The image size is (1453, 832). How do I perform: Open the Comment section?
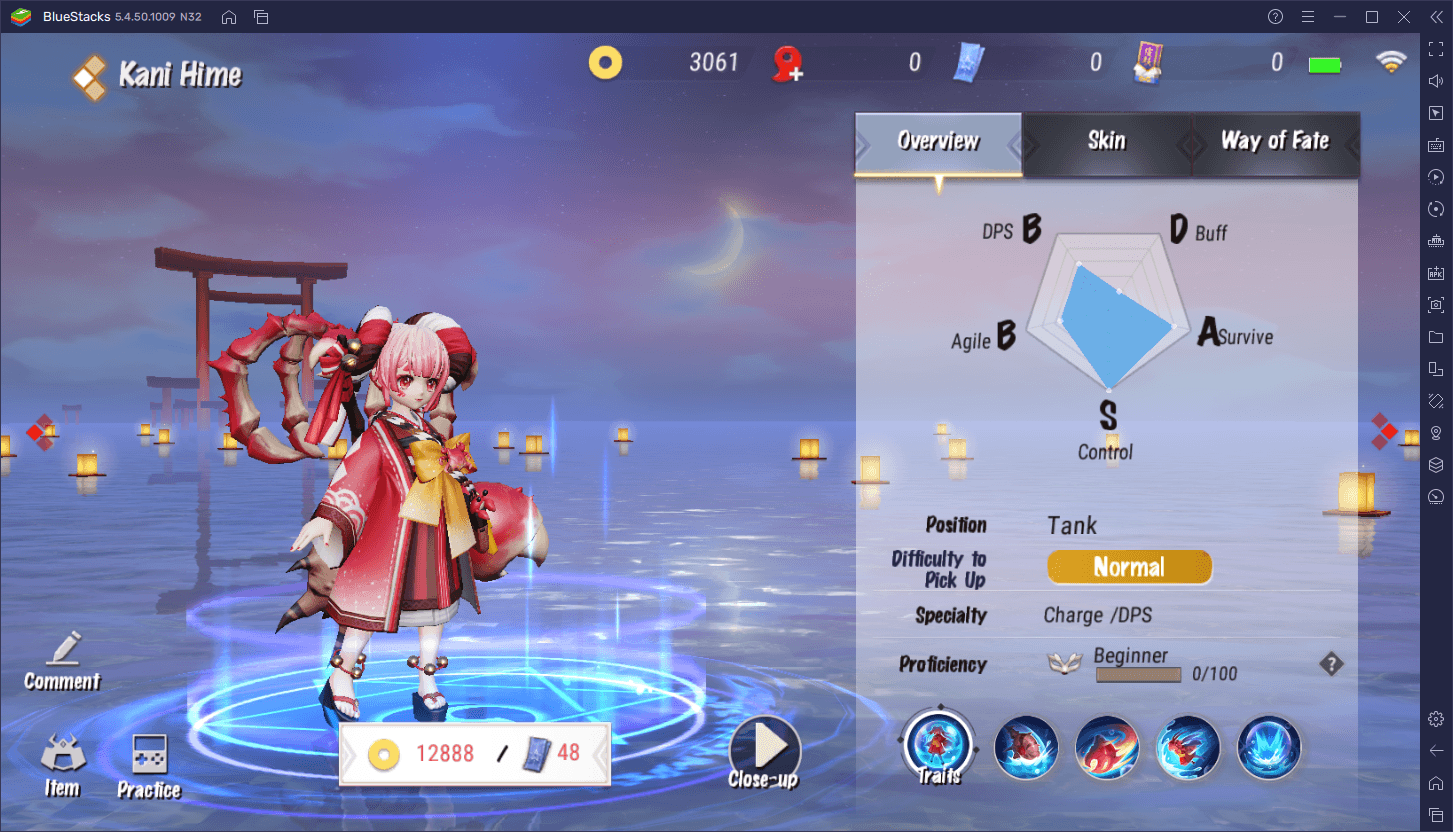(x=62, y=661)
